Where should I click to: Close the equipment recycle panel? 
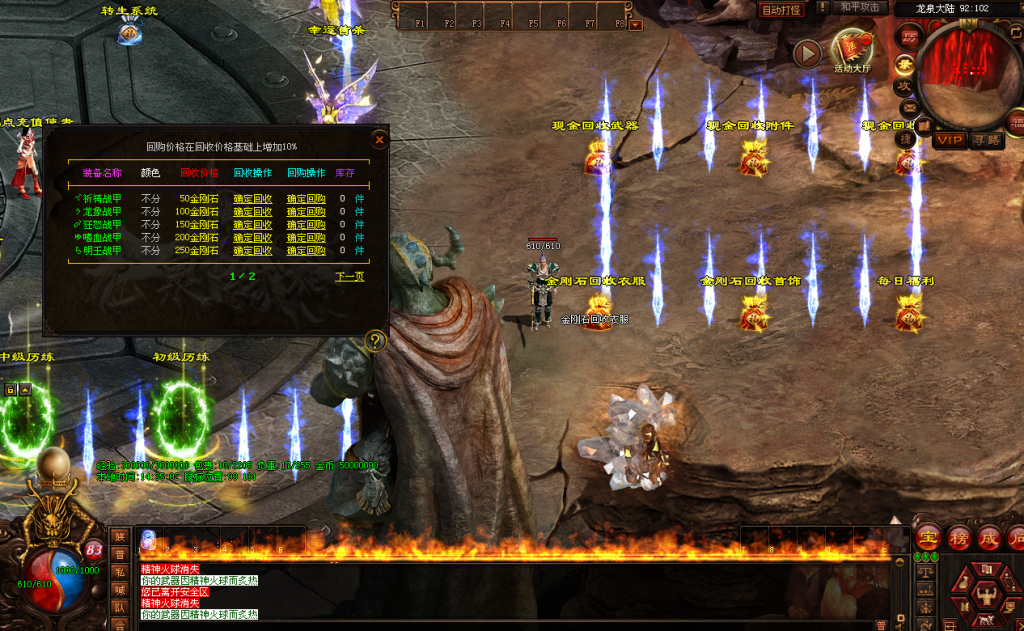click(x=379, y=140)
